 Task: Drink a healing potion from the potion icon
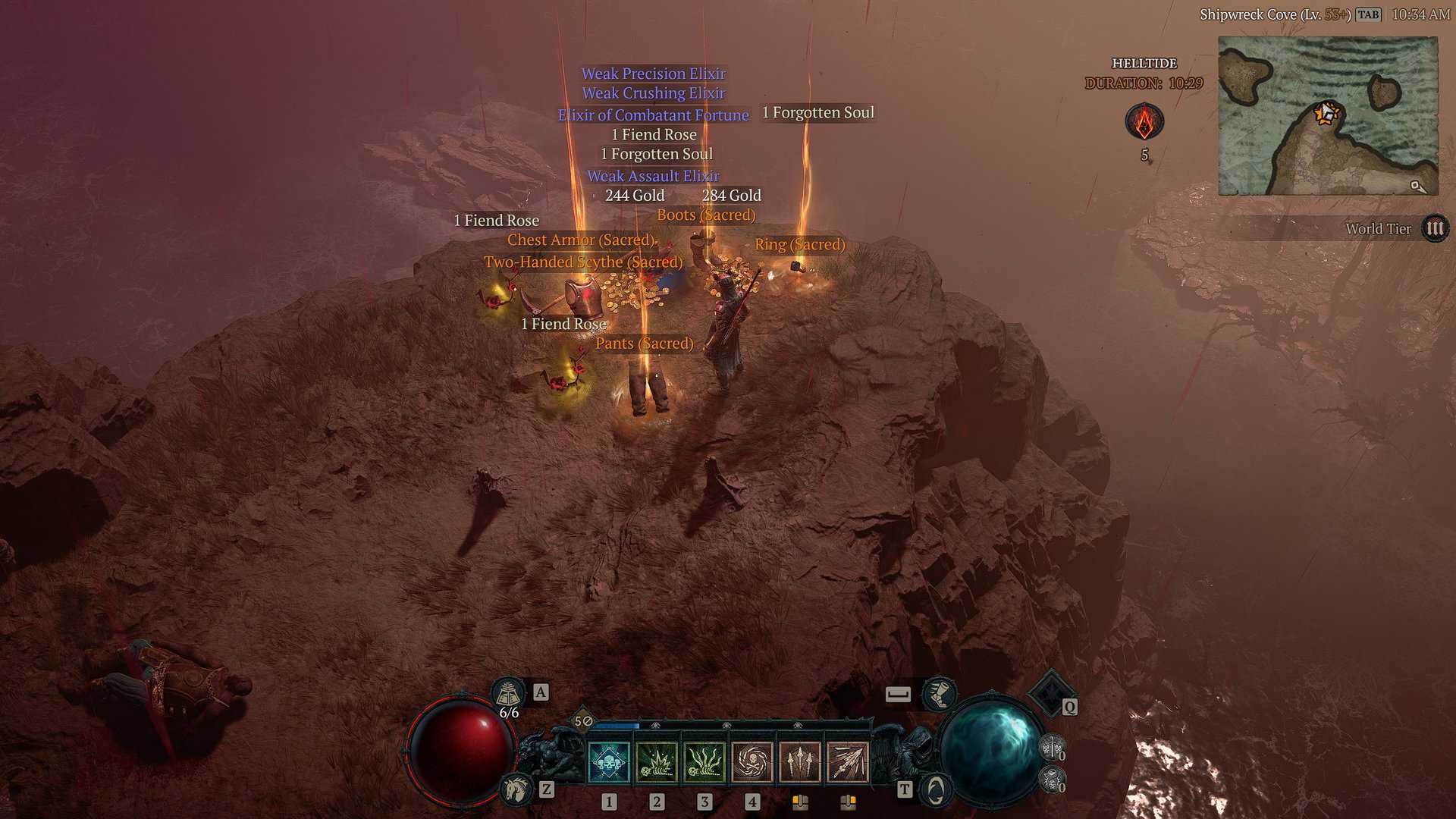[509, 693]
